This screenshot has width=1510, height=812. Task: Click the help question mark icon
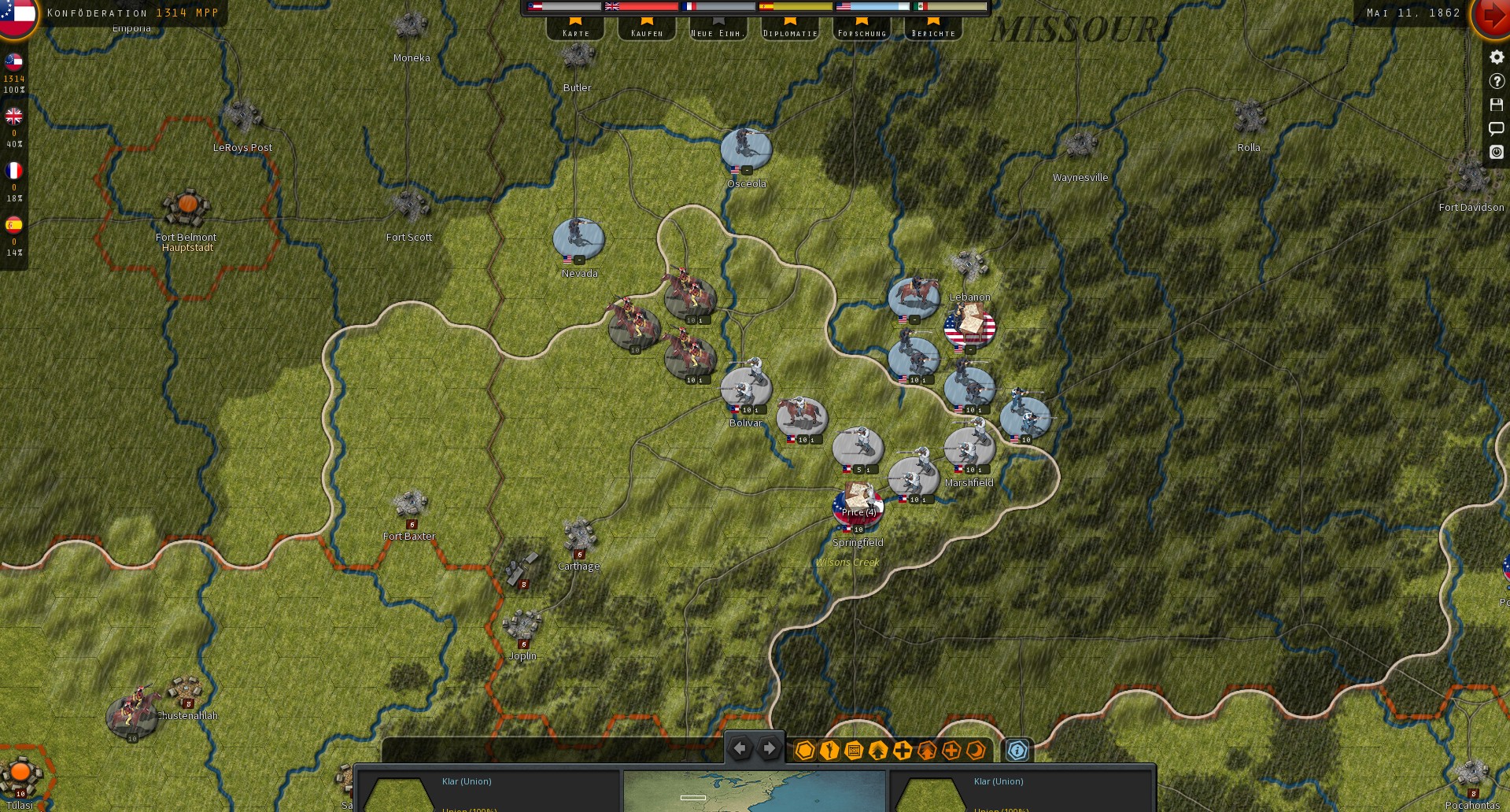tap(1497, 80)
